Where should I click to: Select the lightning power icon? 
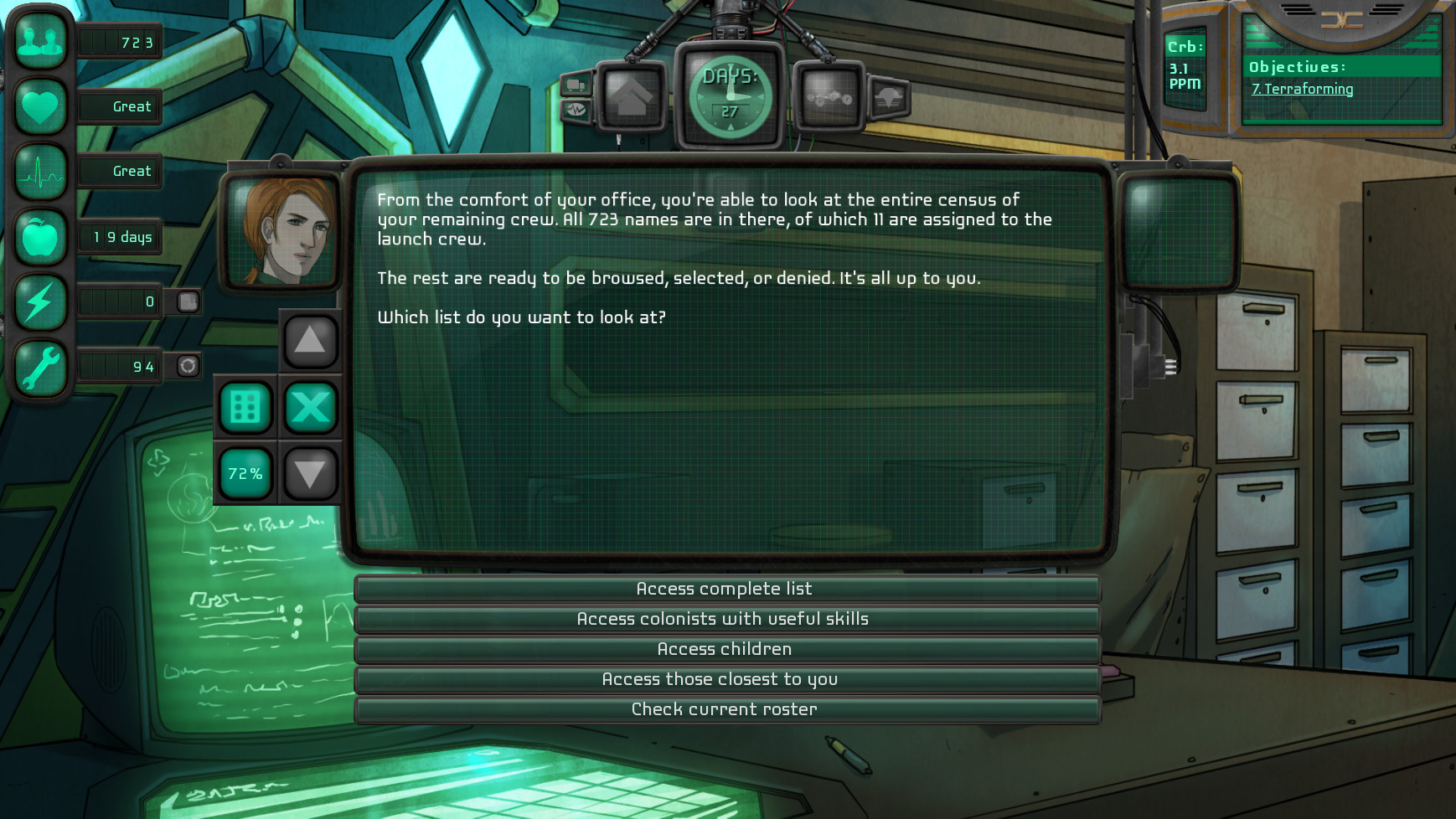click(39, 301)
